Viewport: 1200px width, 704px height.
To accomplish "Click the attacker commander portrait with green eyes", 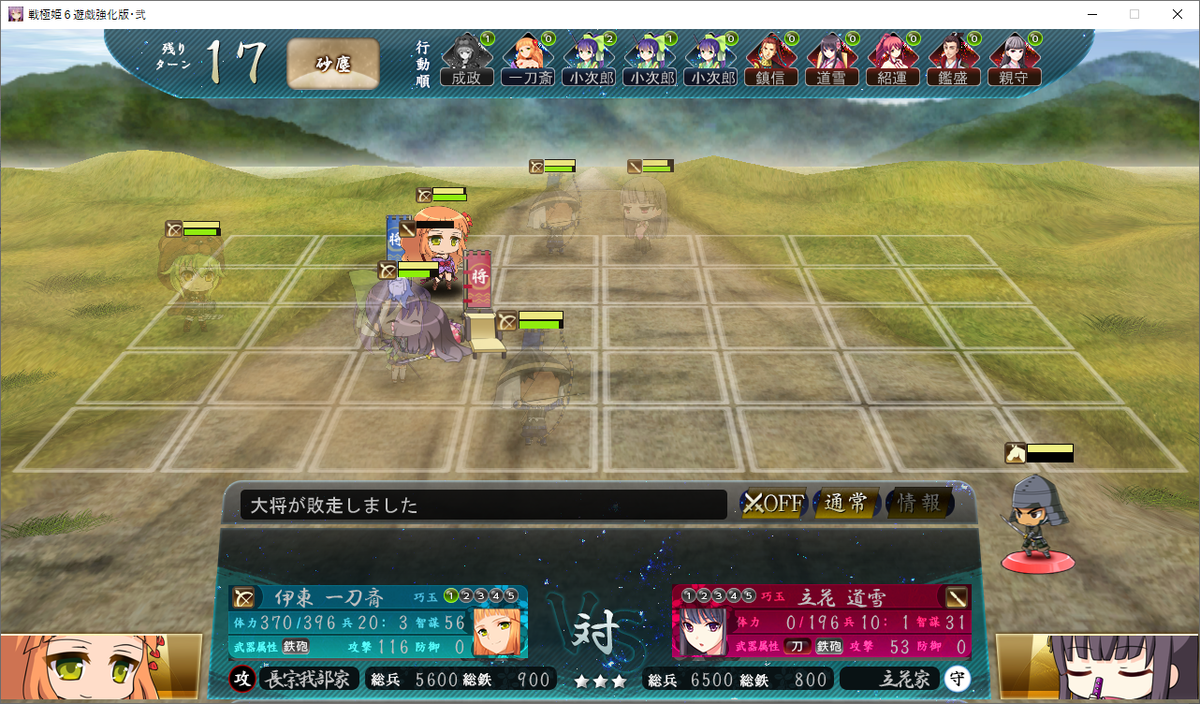I will click(100, 666).
